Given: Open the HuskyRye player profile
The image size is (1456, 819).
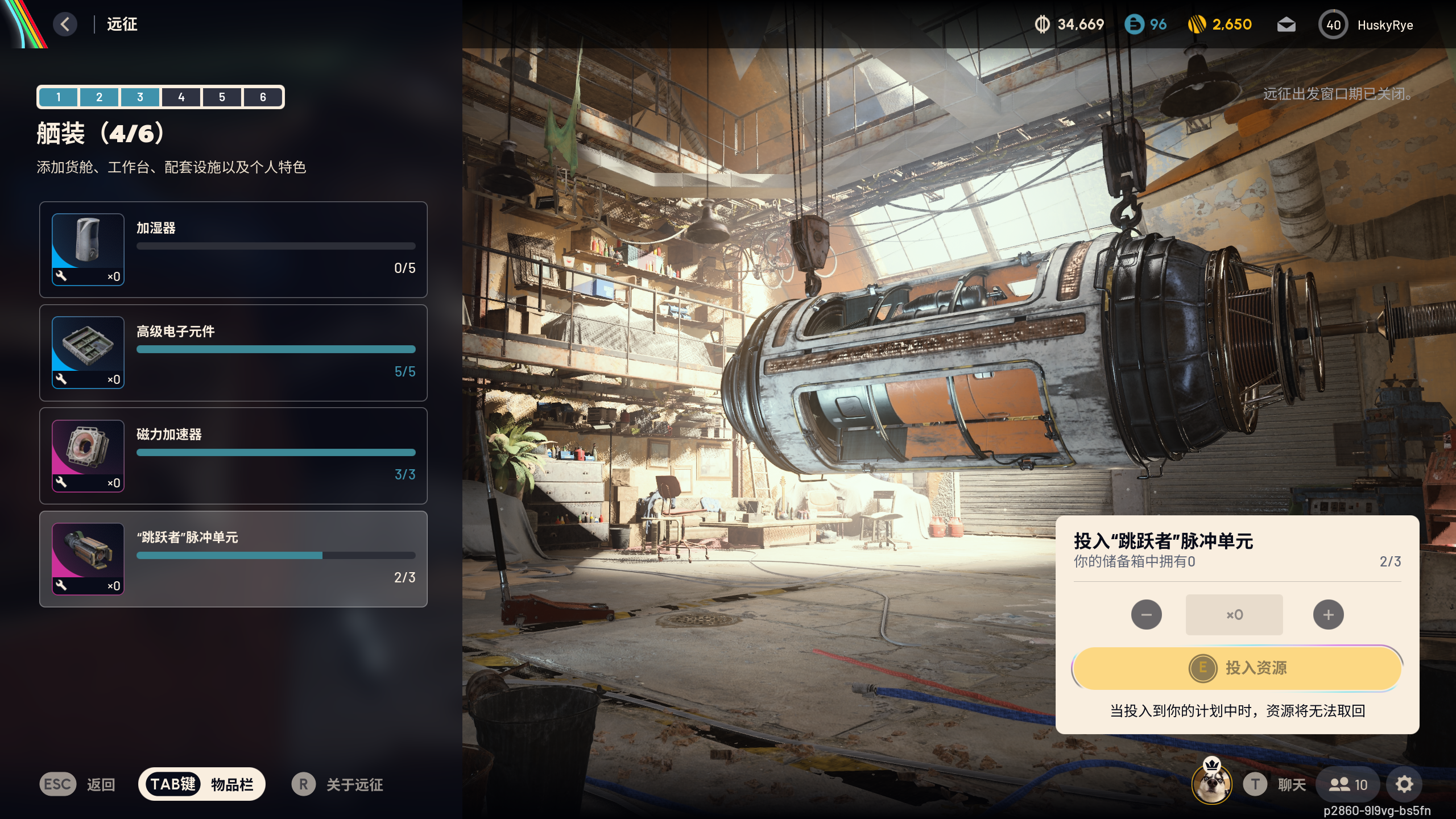Looking at the screenshot, I should pos(1366,25).
